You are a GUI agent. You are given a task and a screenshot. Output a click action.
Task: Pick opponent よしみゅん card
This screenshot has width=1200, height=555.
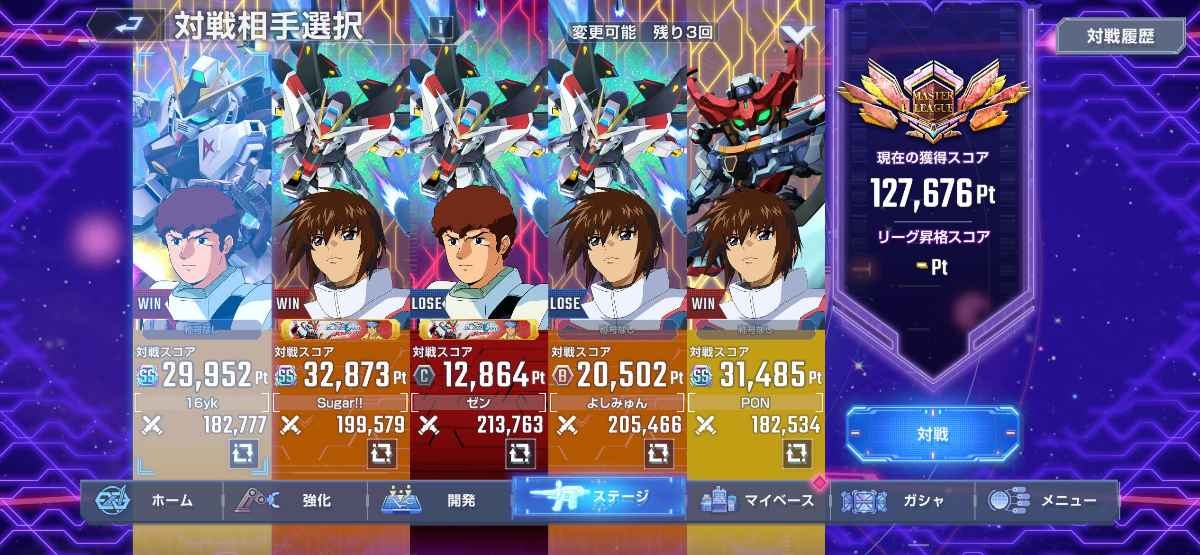click(x=617, y=220)
